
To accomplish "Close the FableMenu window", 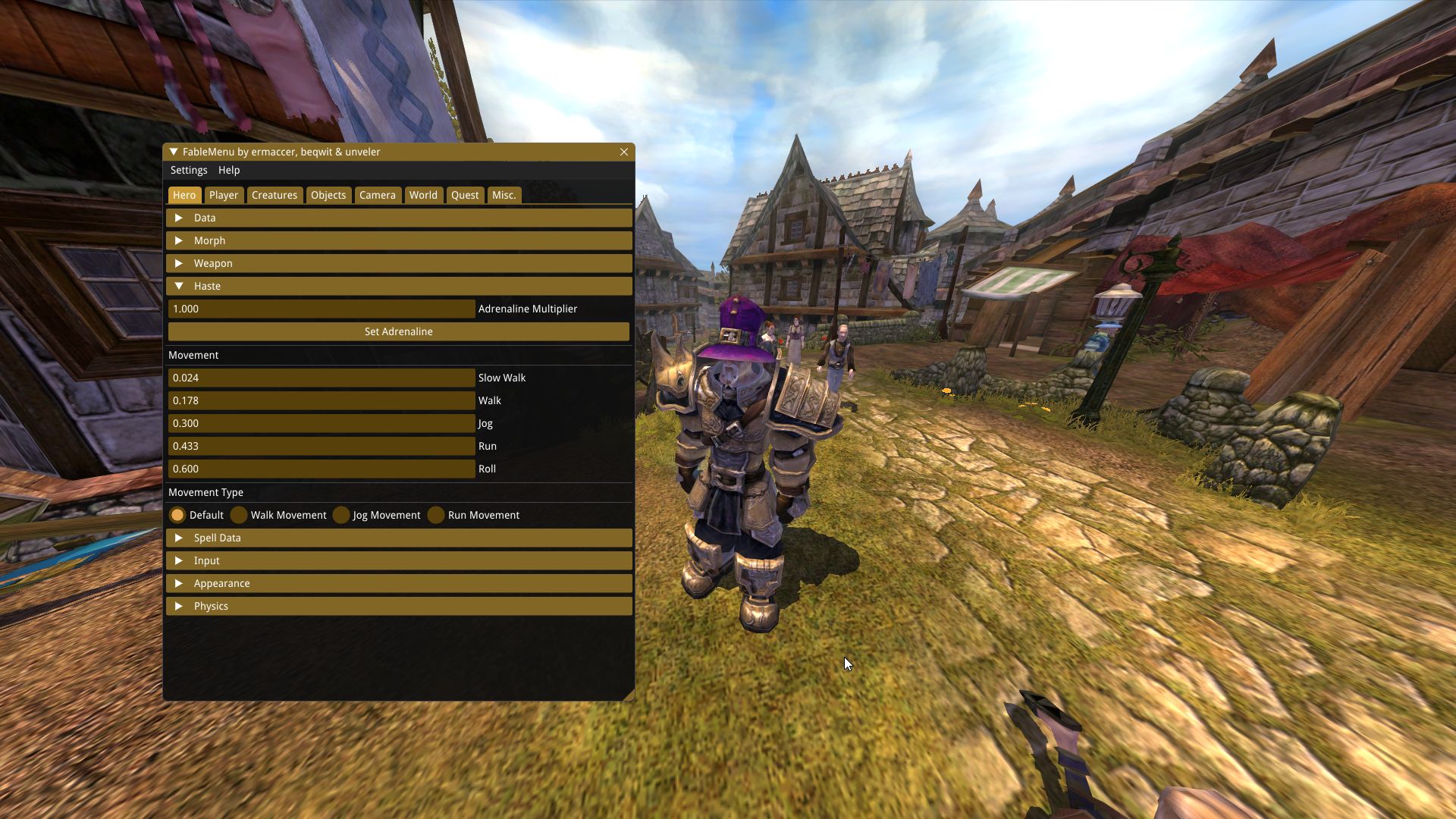I will (624, 152).
